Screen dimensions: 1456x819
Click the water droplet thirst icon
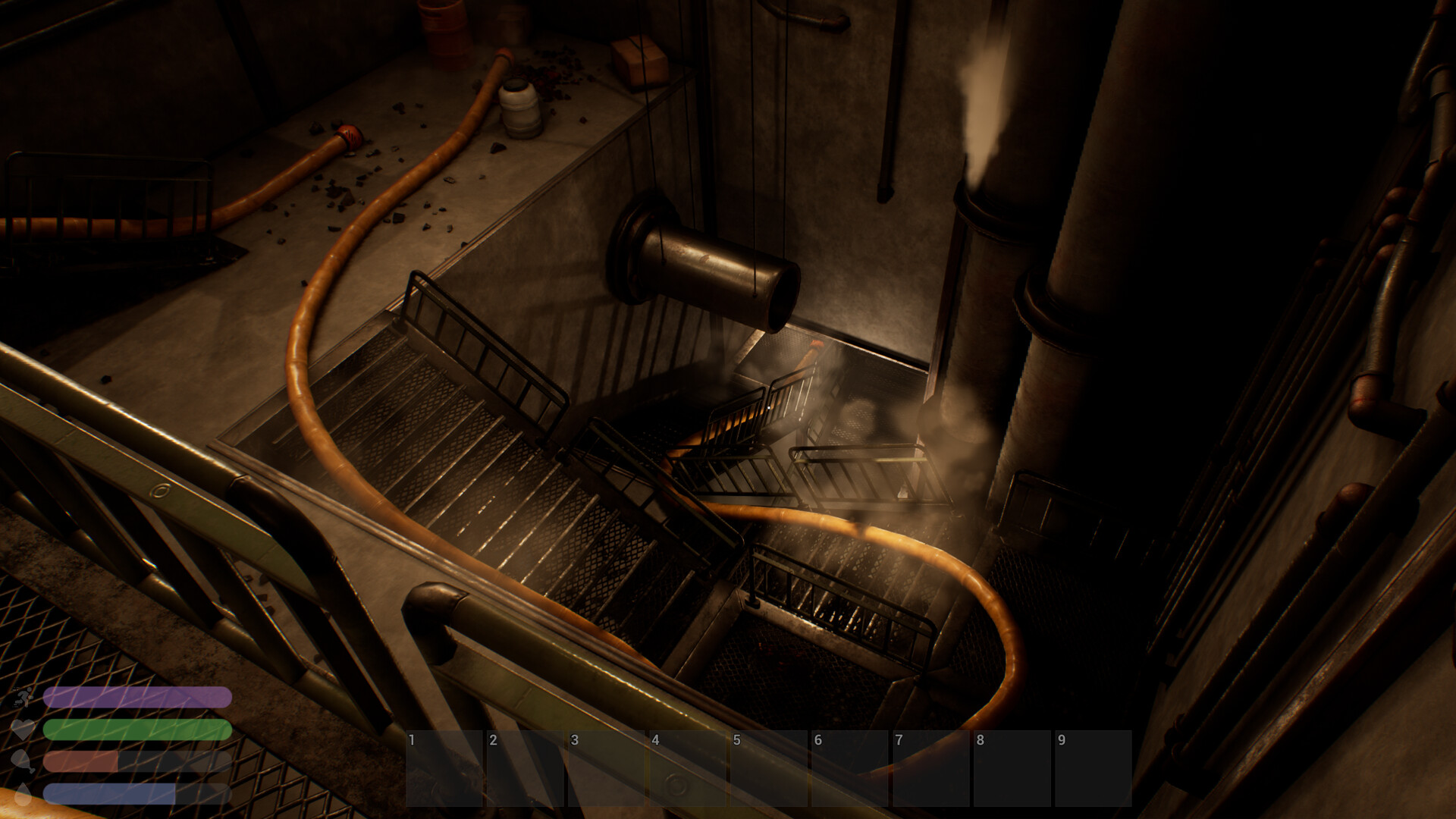click(24, 795)
